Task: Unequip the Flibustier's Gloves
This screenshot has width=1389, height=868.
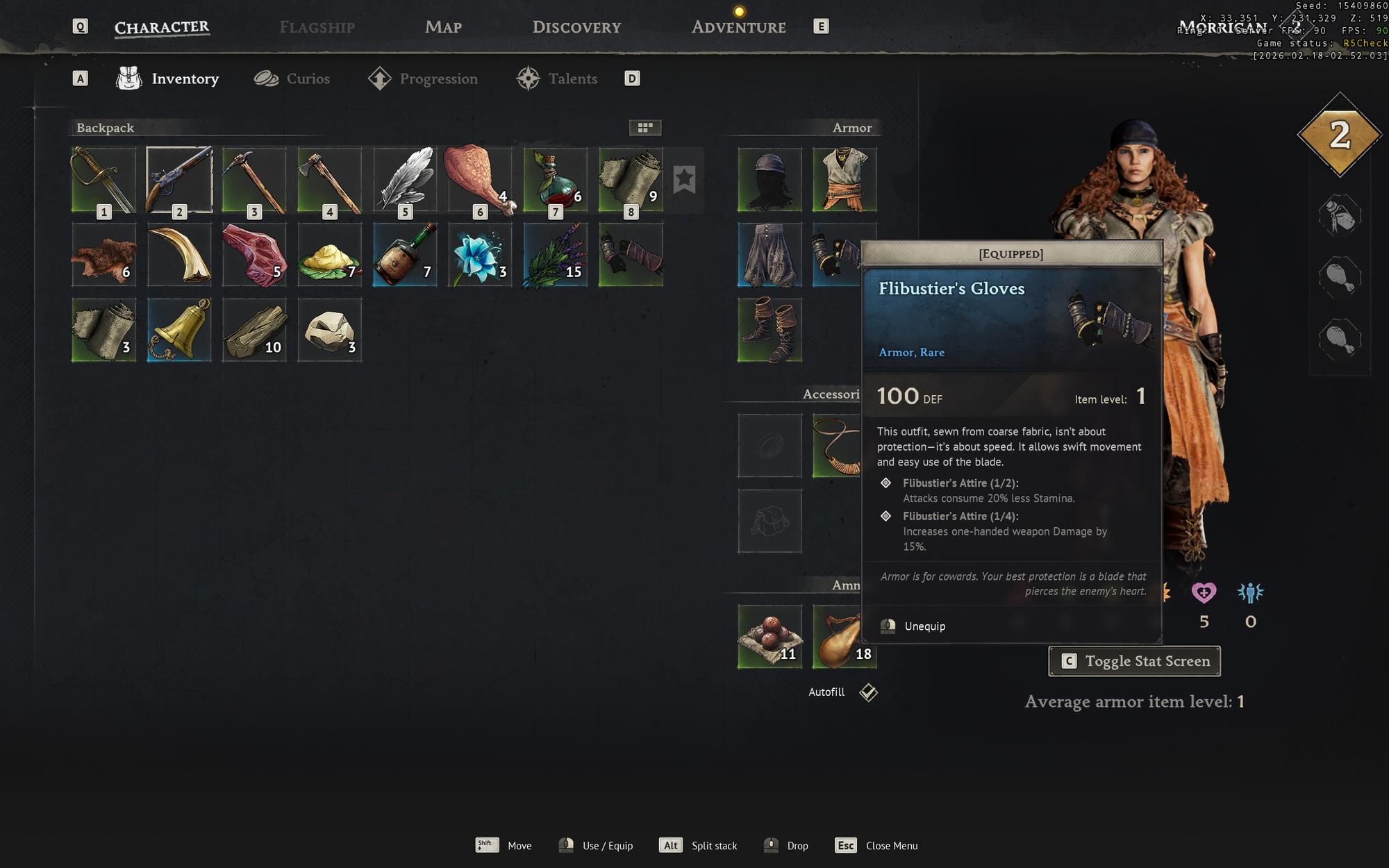Action: [x=924, y=626]
